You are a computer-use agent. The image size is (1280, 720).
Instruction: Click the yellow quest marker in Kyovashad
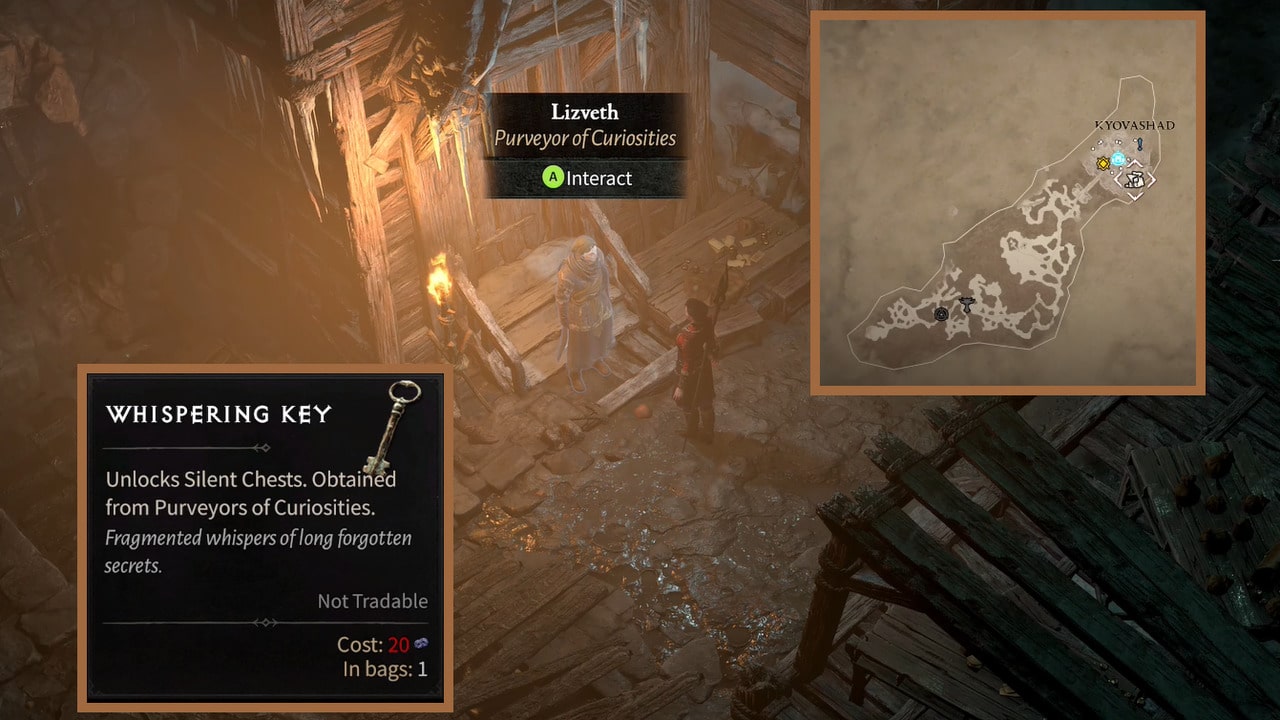[x=1103, y=164]
